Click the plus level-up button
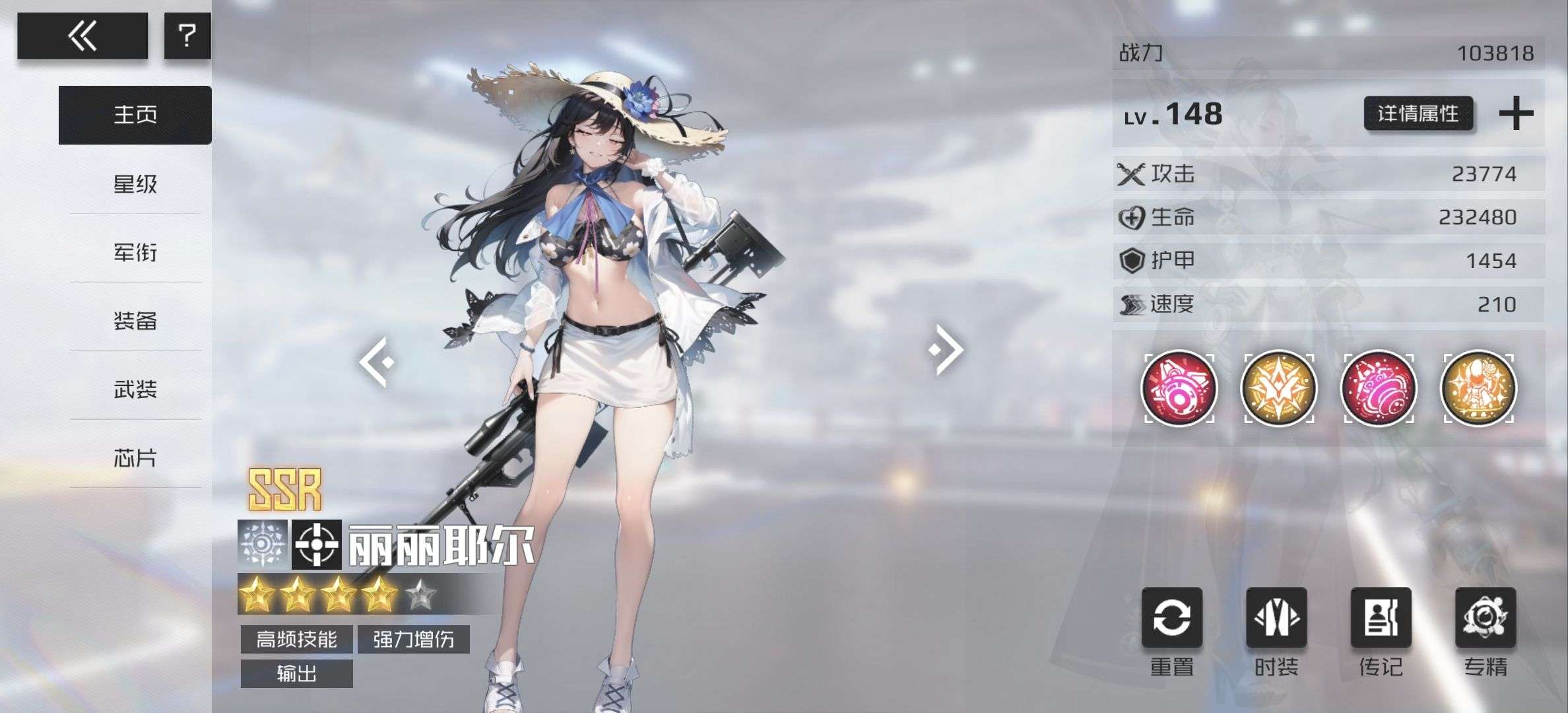Screen dimensions: 1568x713 tap(1516, 114)
